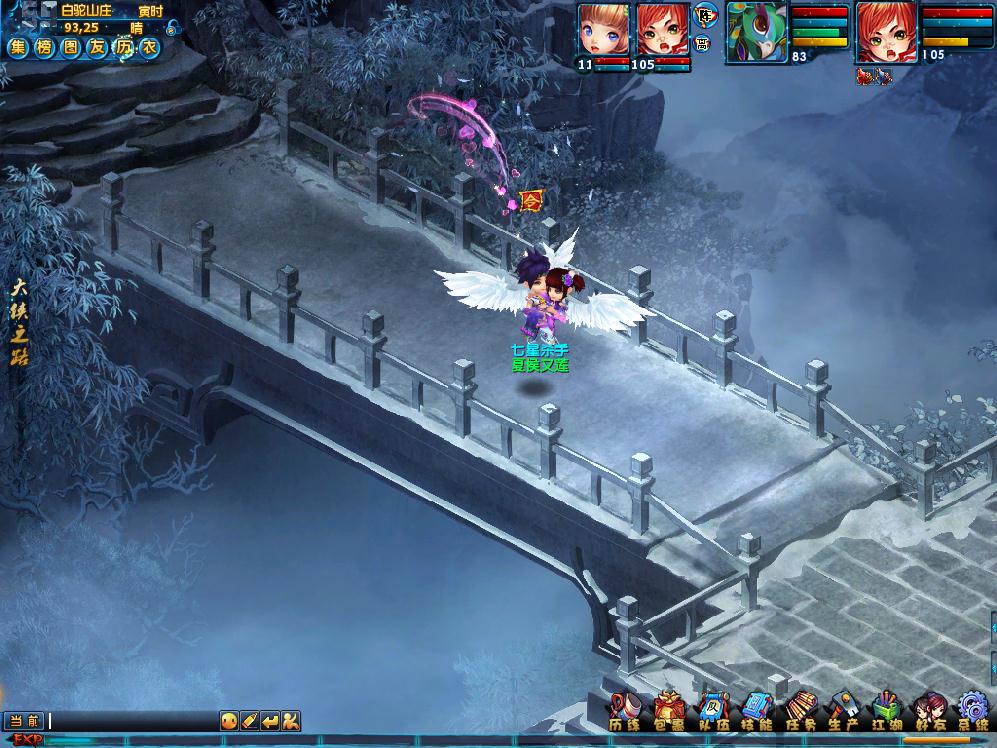Viewport: 997px width, 748px height.
Task: Open the emoji smiley picker in chat
Action: pos(229,720)
